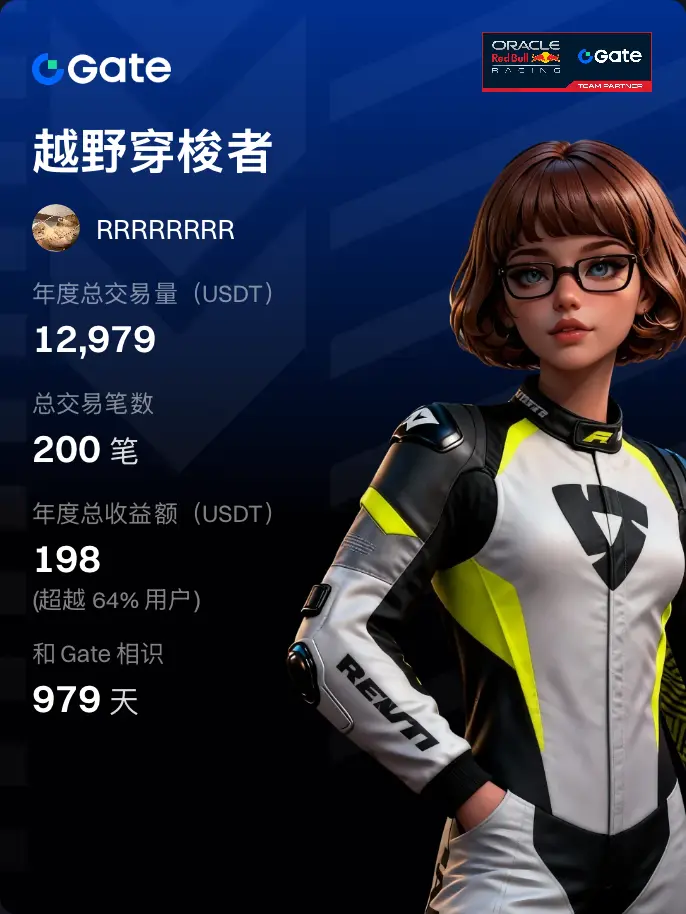Viewport: 686px width, 914px height.
Task: Open the Oracle Red Bull Racing partner badge
Action: (567, 62)
